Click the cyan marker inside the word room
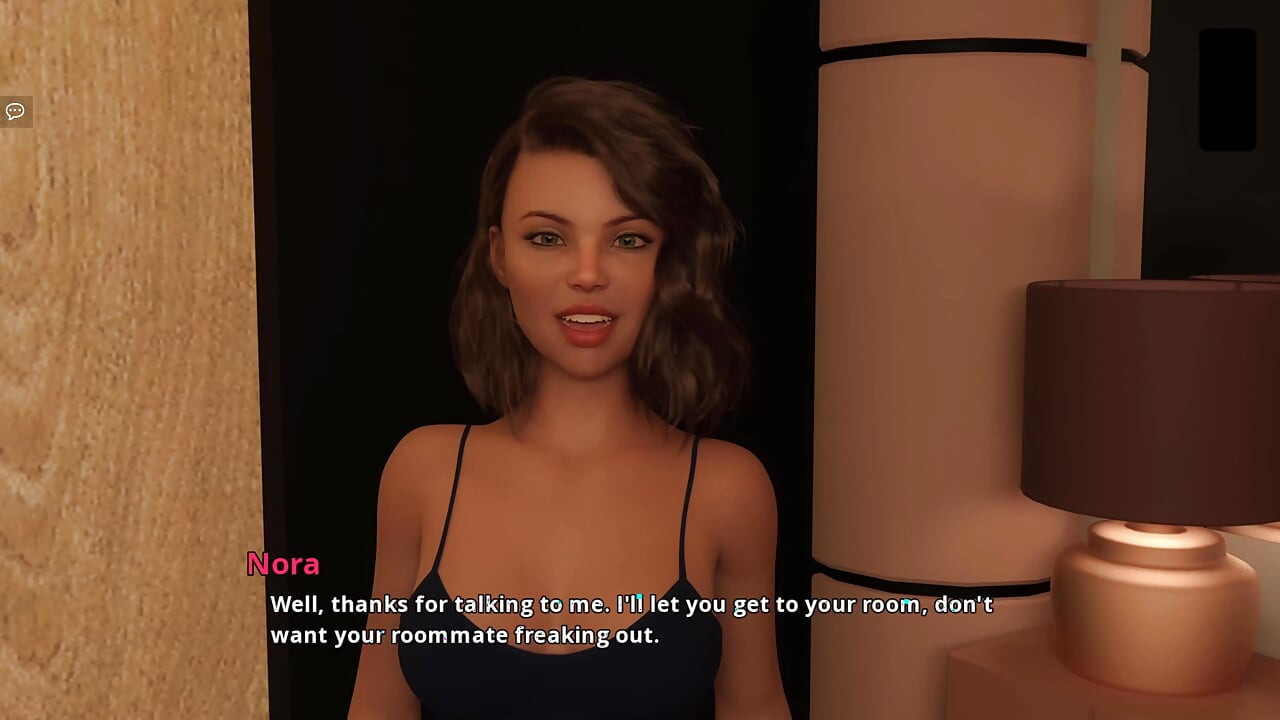Image resolution: width=1280 pixels, height=720 pixels. (x=906, y=601)
